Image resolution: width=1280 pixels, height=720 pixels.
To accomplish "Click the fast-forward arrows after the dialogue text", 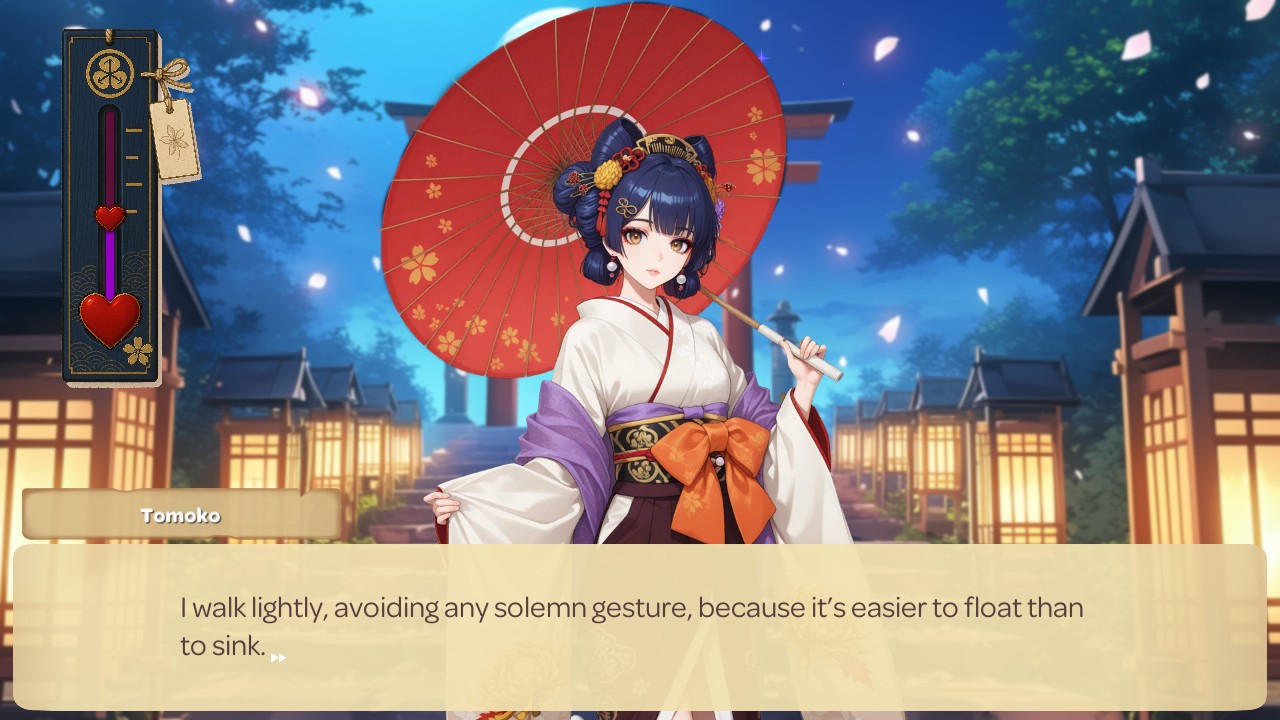I will tap(279, 657).
